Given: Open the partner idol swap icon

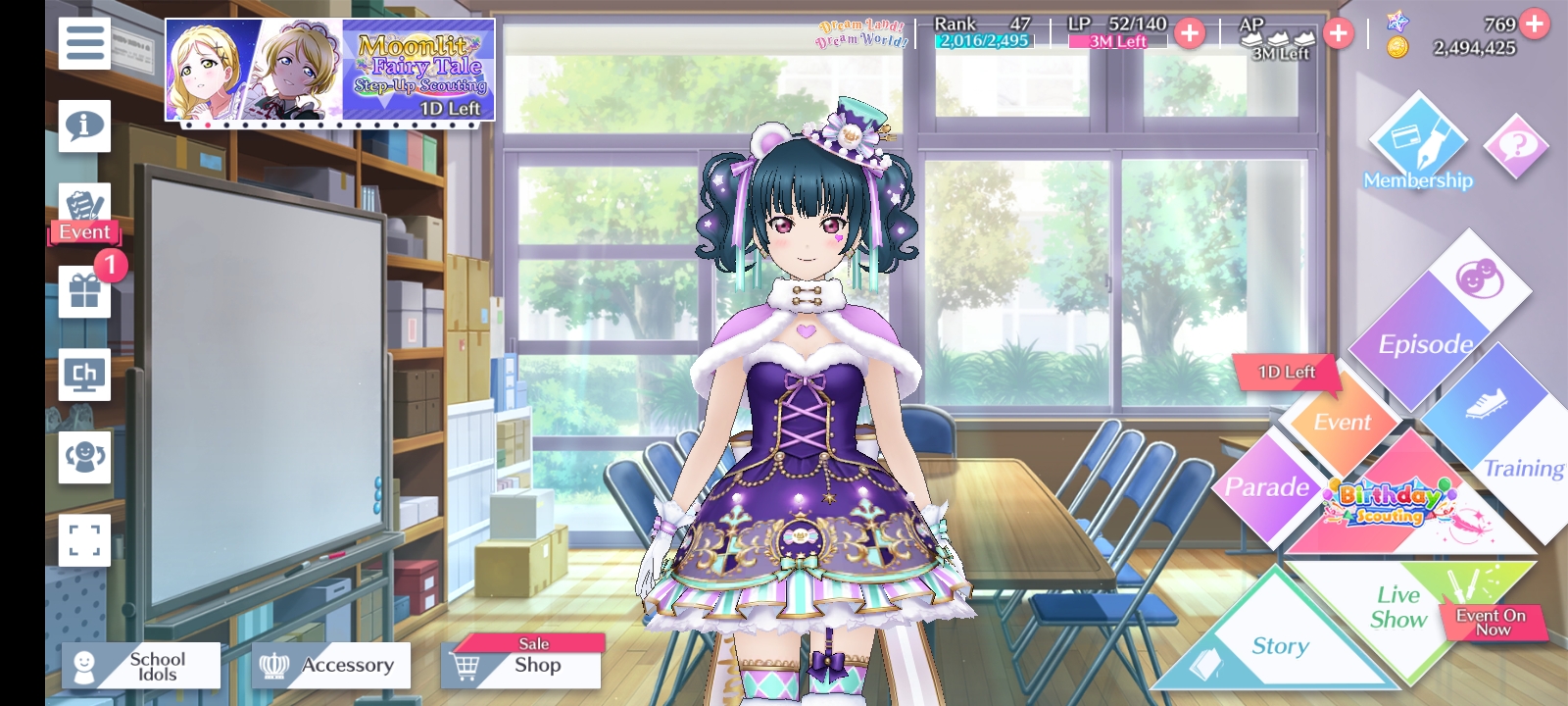Looking at the screenshot, I should 84,457.
